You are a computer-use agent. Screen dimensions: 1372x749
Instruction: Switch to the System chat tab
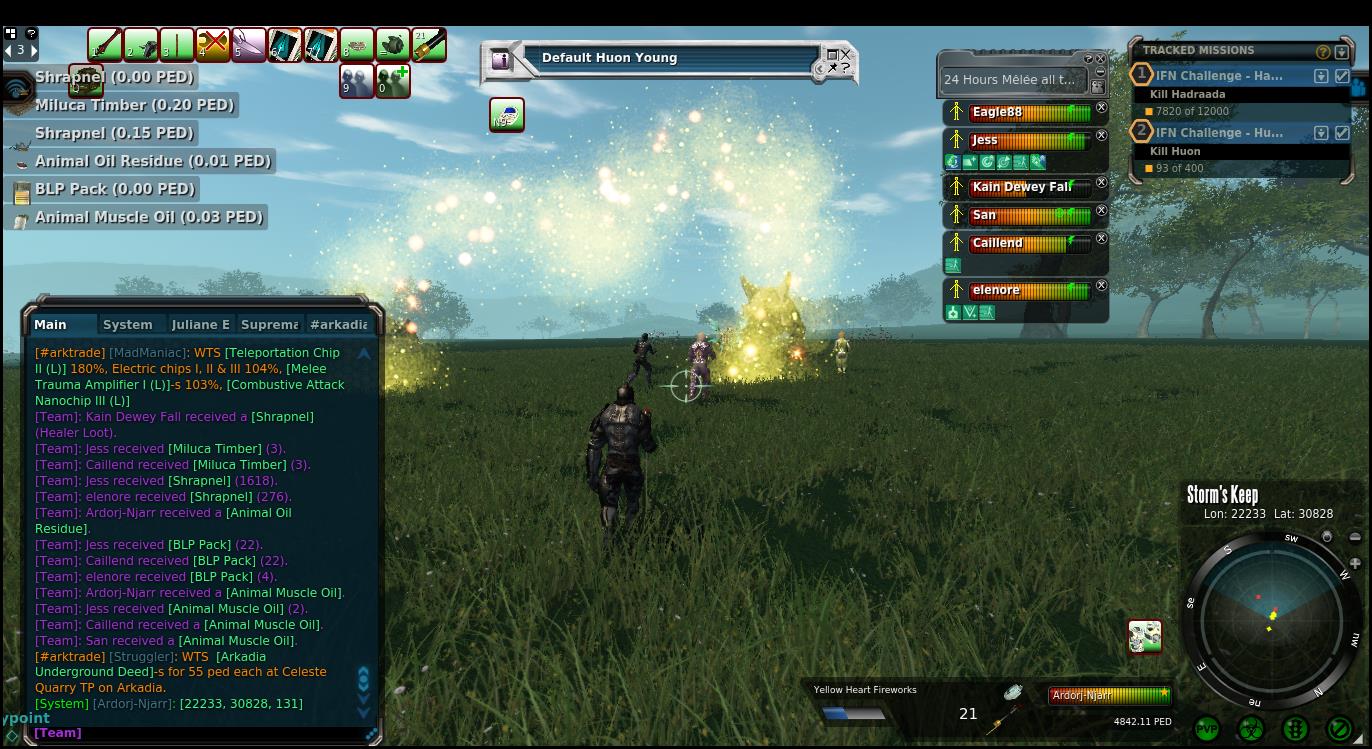point(128,324)
